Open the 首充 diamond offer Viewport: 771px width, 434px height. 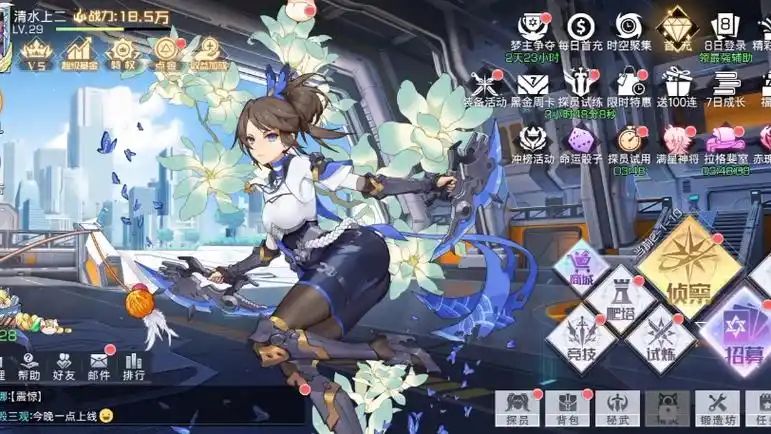(x=678, y=28)
